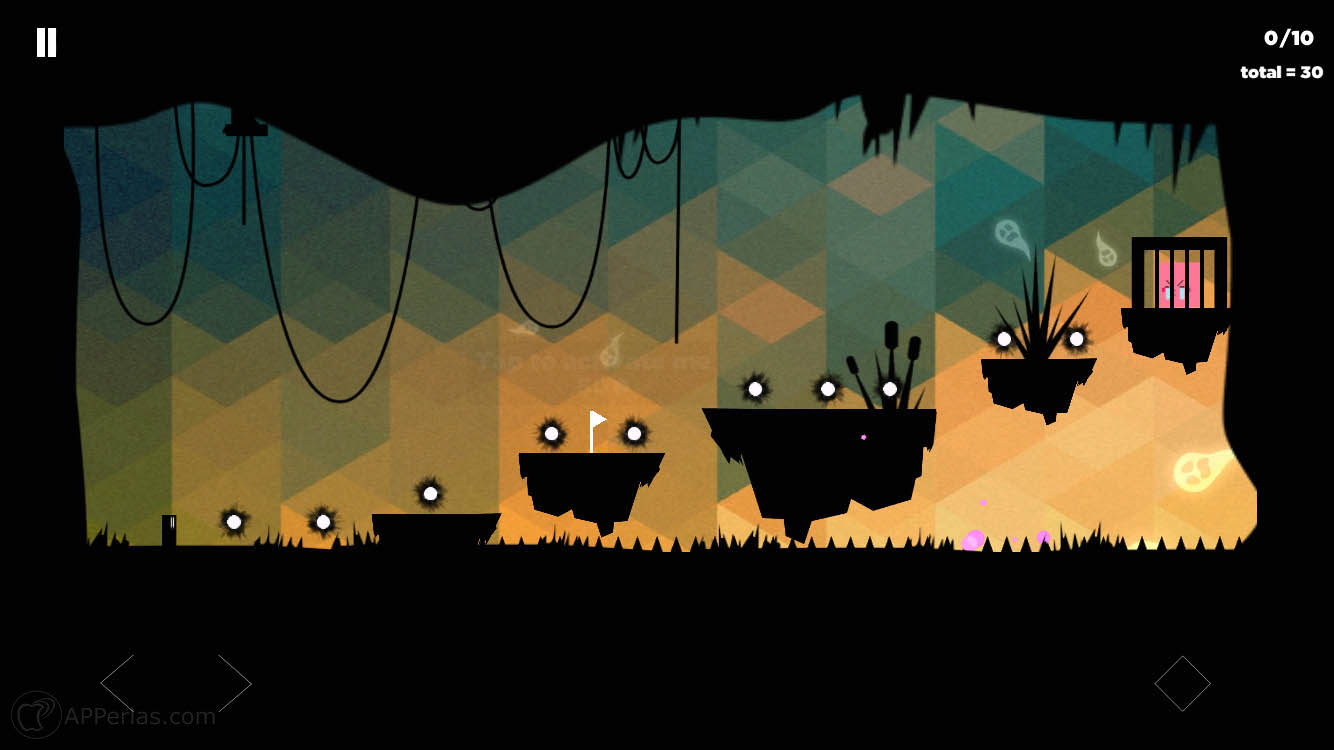Pause the game with the pause icon
The height and width of the screenshot is (750, 1334).
click(x=46, y=42)
